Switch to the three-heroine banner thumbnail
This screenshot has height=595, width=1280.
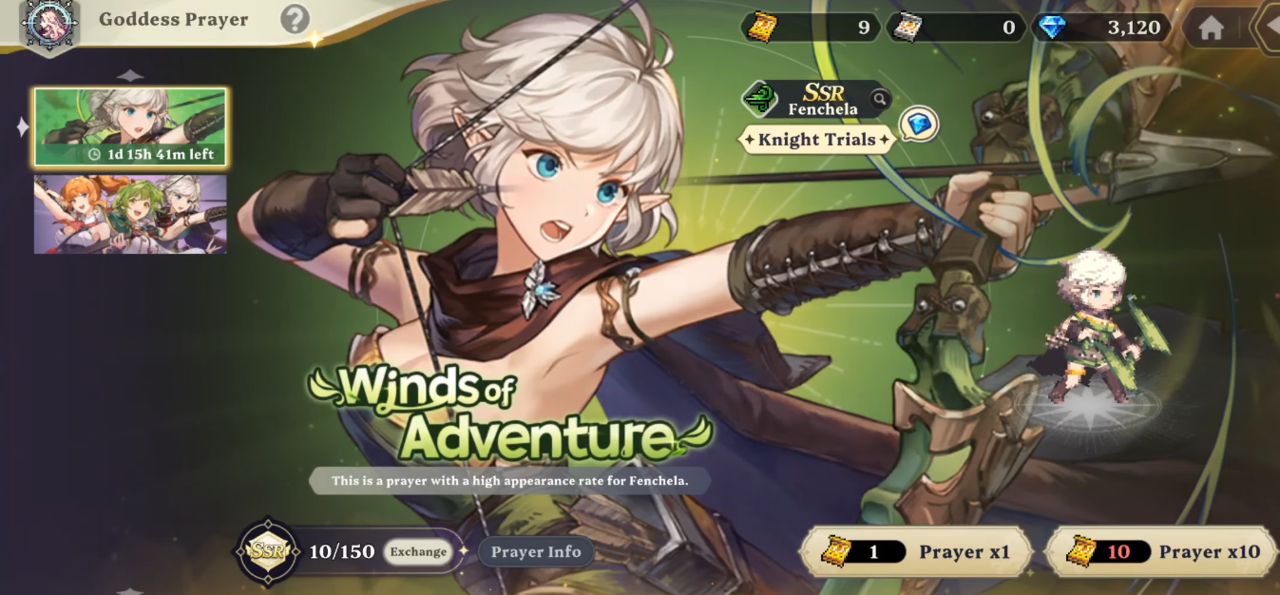pos(130,214)
